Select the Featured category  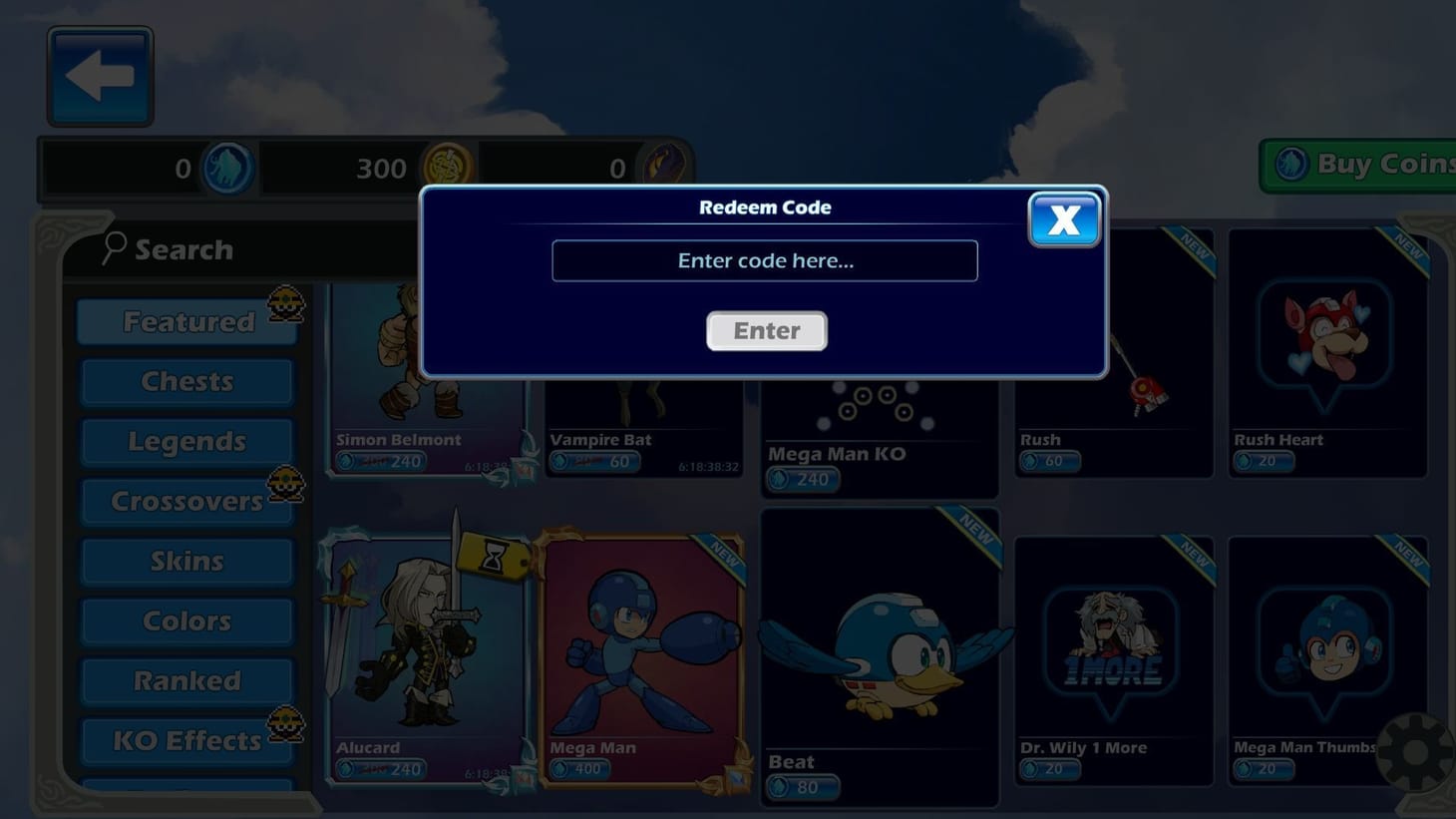click(186, 321)
